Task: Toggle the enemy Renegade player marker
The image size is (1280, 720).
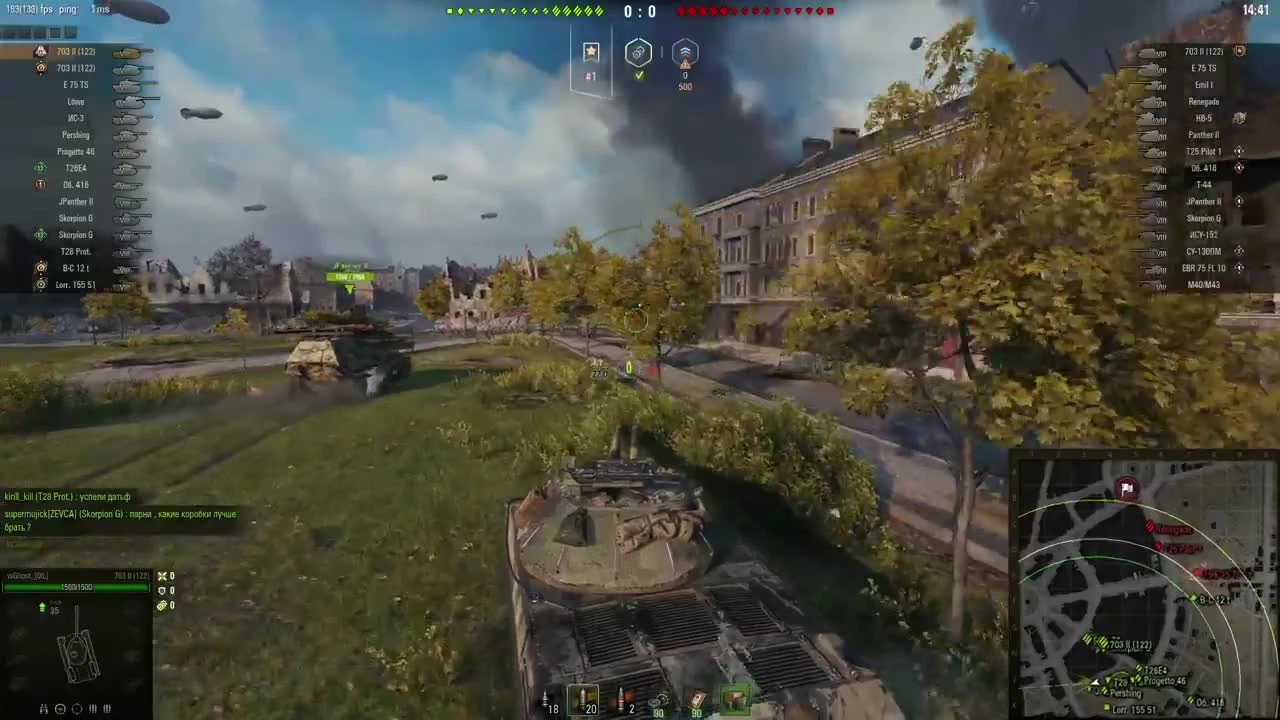Action: (x=1204, y=101)
